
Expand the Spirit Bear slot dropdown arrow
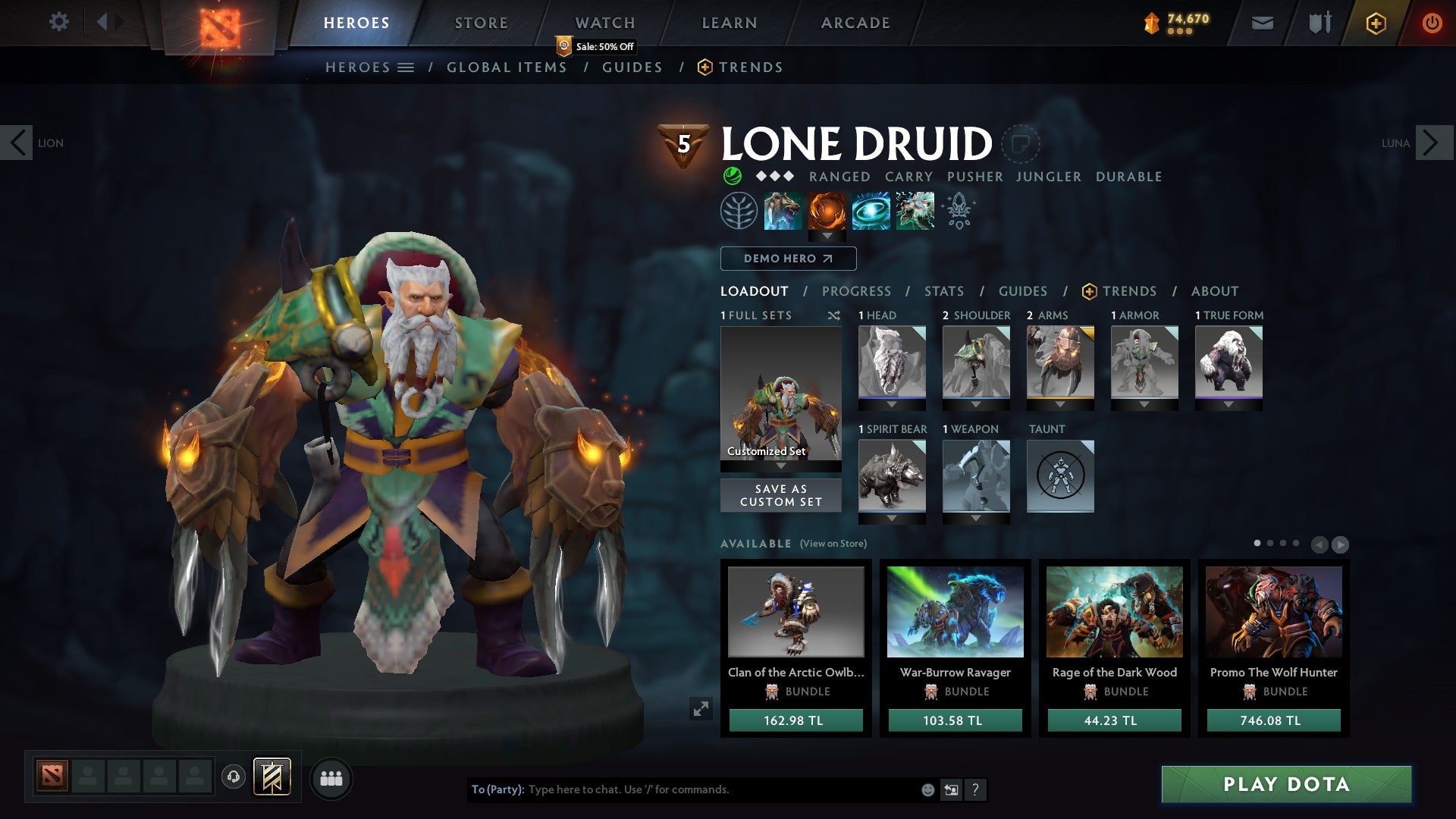pos(892,519)
